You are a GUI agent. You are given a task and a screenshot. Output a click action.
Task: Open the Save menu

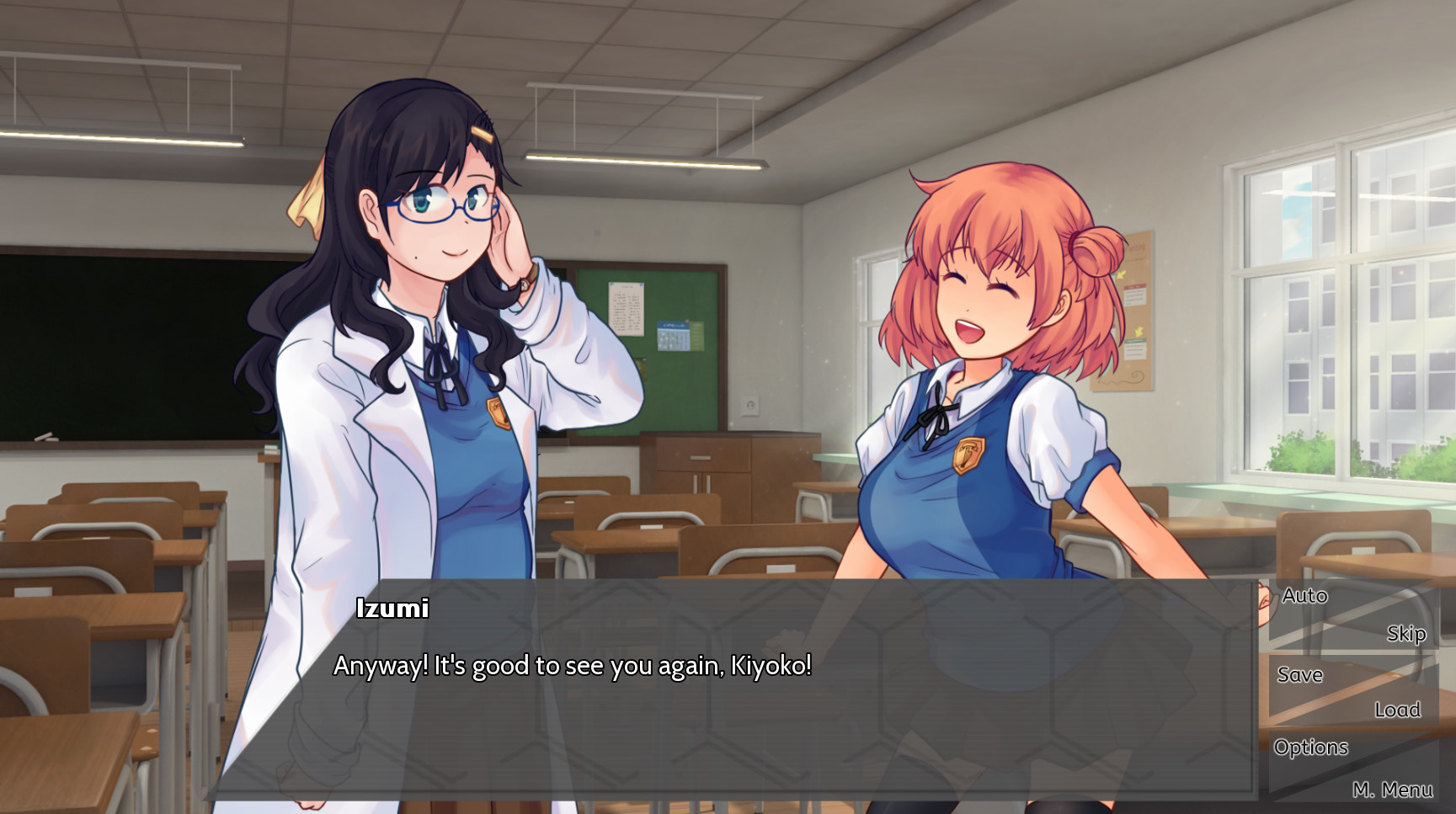point(1299,674)
